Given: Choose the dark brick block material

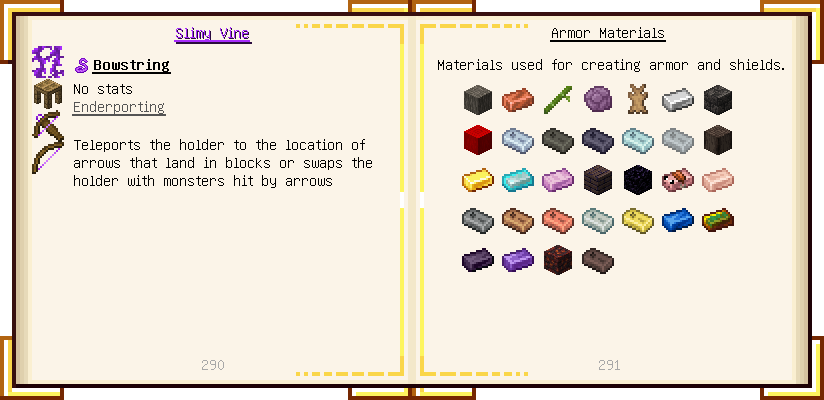Looking at the screenshot, I should click(x=598, y=180).
